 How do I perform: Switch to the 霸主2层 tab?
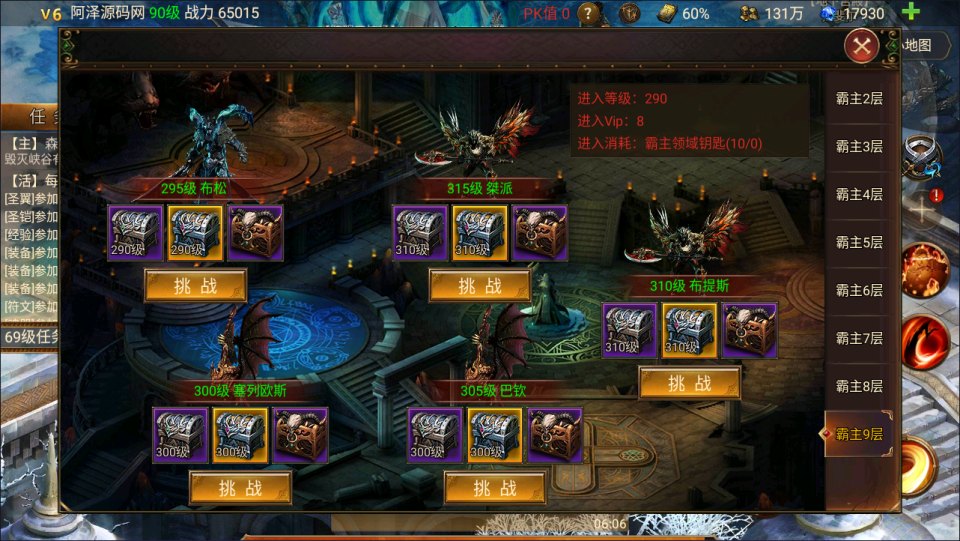859,99
